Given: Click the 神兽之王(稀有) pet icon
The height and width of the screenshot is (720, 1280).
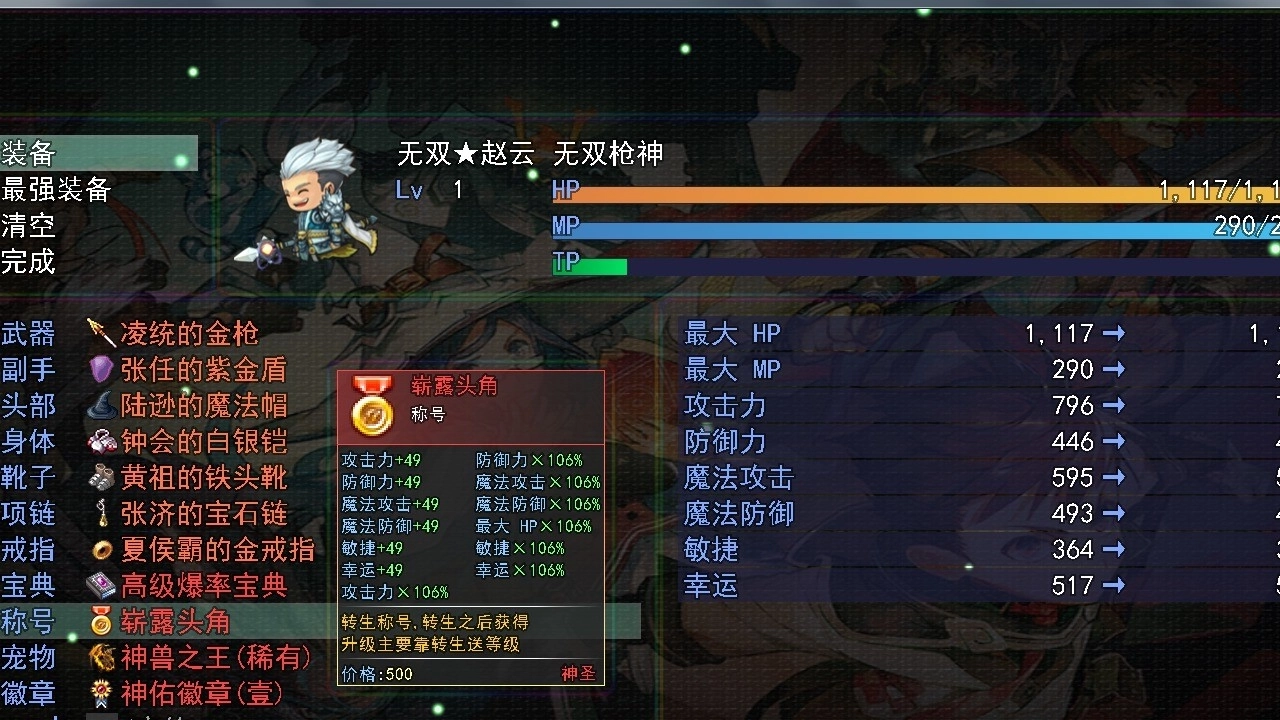Looking at the screenshot, I should 100,659.
